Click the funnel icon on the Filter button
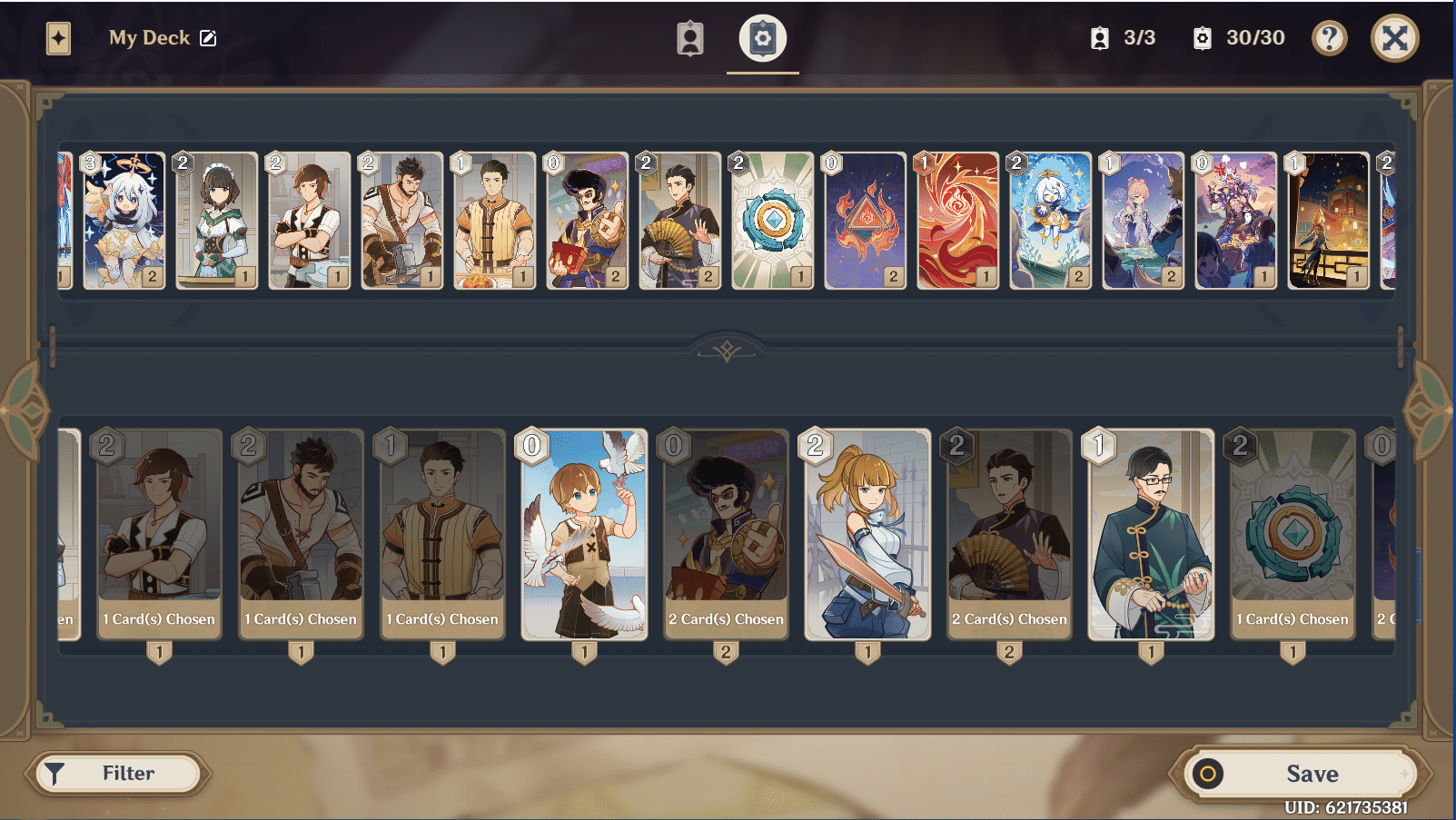The image size is (1456, 820). pyautogui.click(x=56, y=773)
